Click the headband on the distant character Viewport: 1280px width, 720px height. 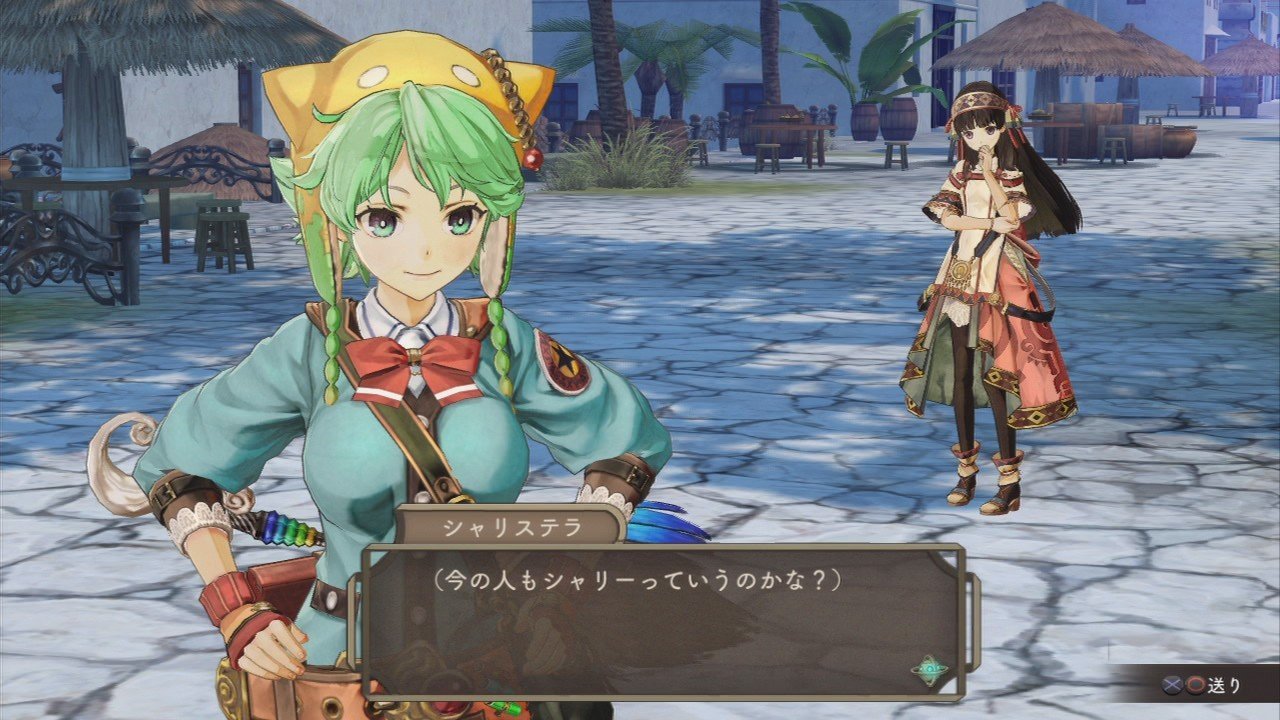pyautogui.click(x=977, y=103)
